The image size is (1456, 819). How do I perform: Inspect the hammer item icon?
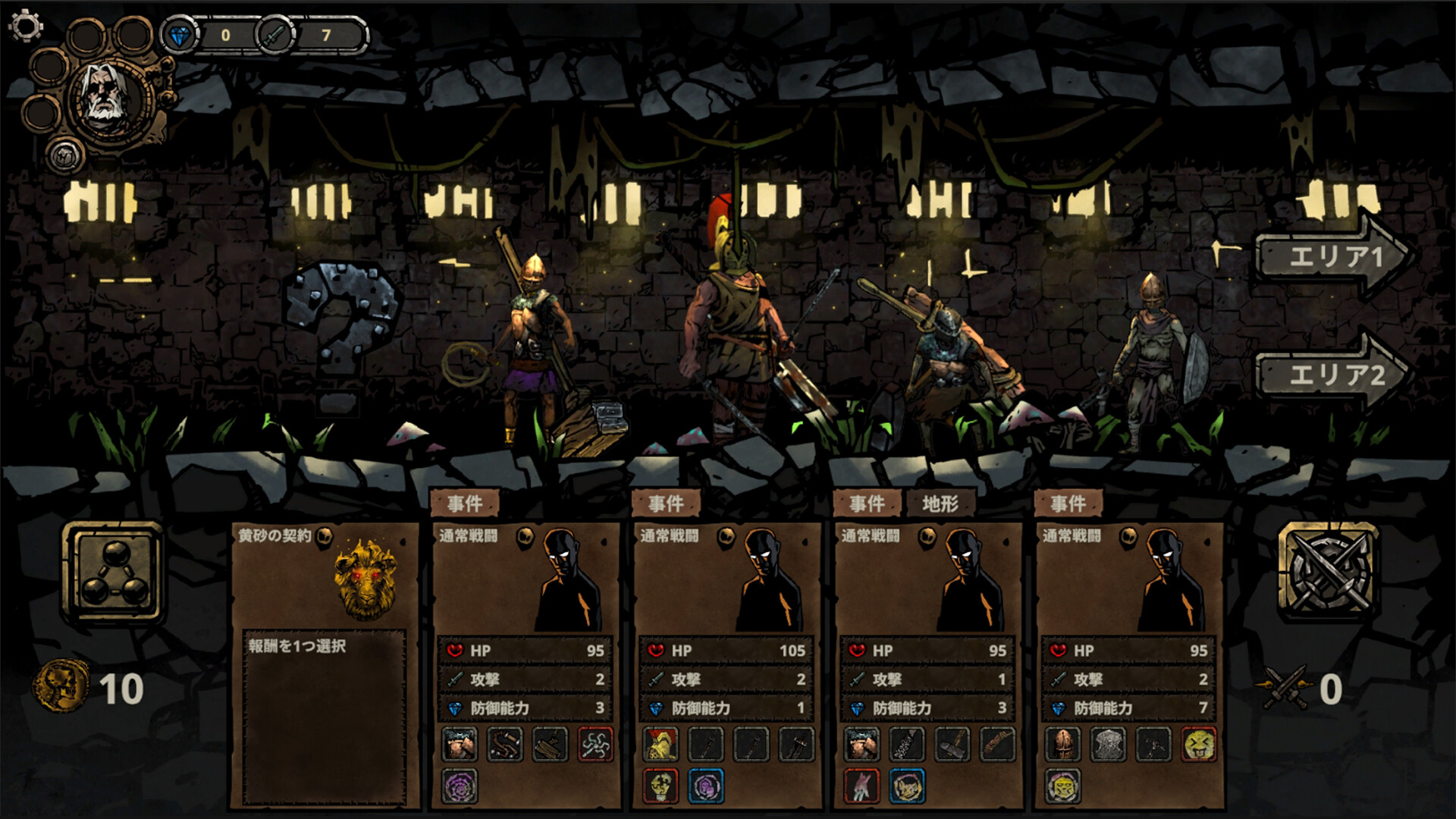pos(952,745)
